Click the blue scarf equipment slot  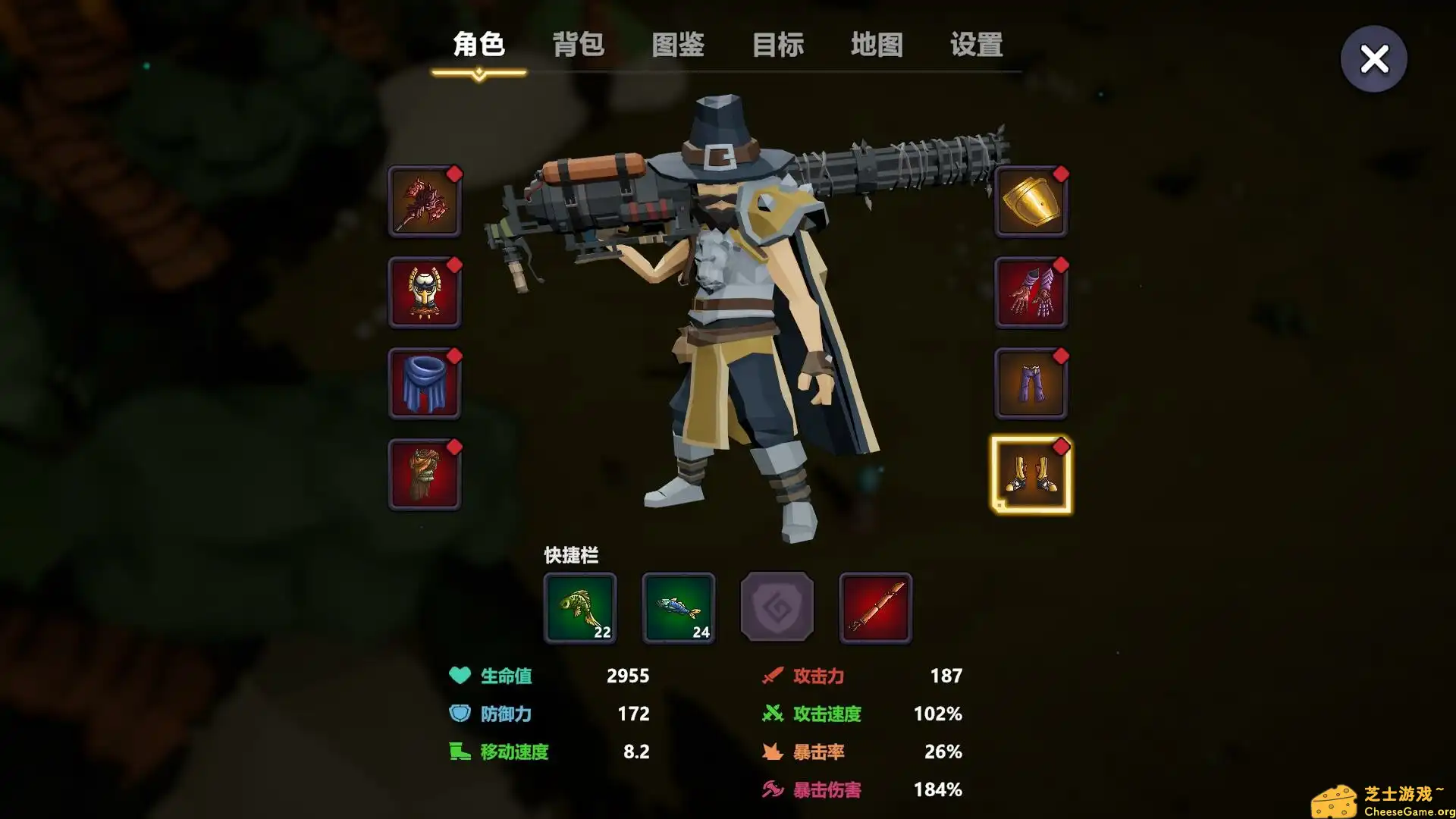[425, 384]
